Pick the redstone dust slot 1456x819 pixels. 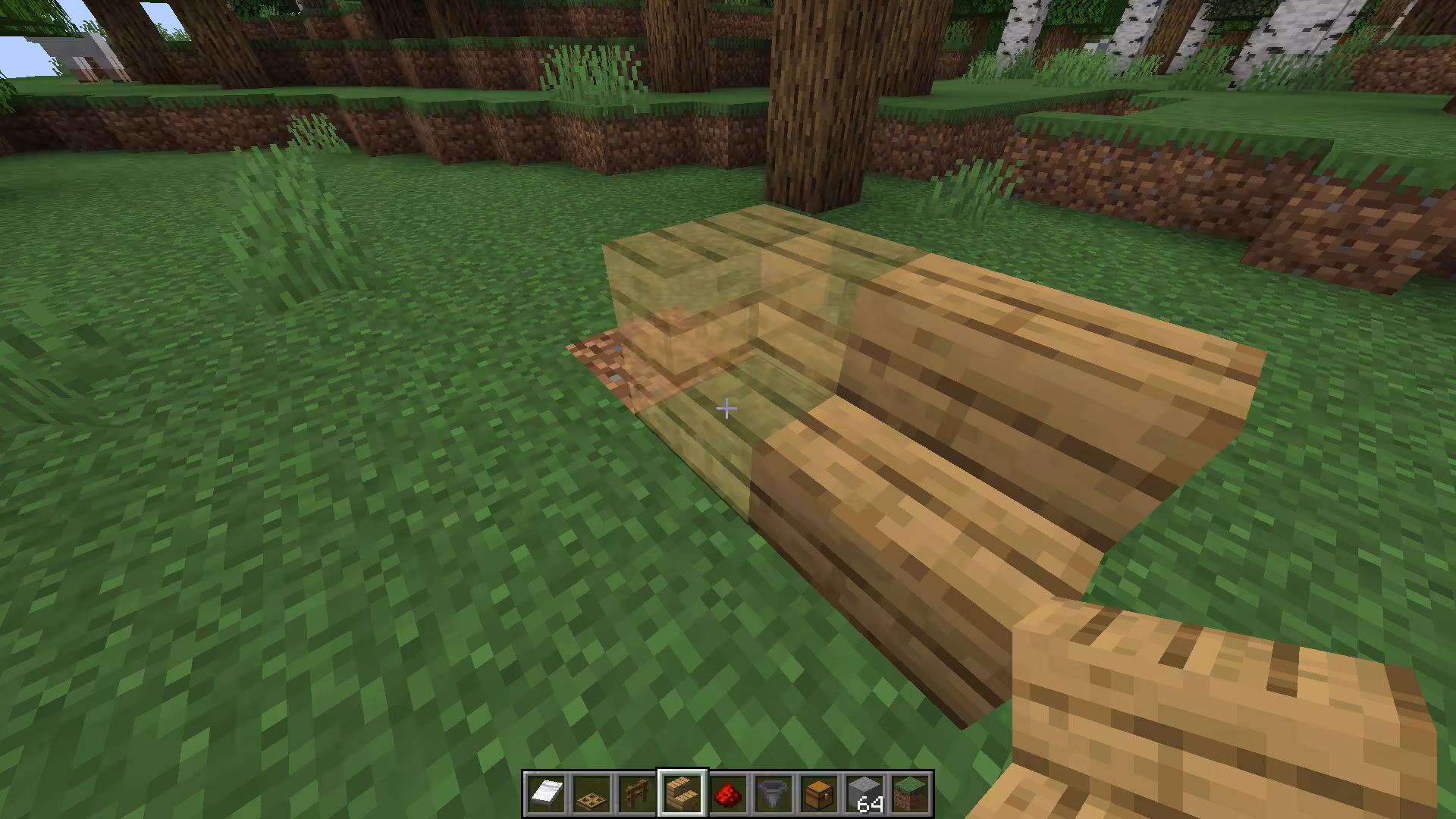728,794
